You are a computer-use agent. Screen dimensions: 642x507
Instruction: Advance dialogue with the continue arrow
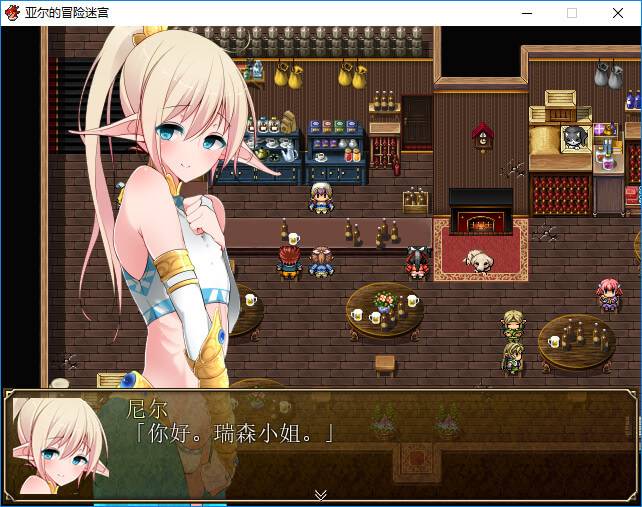[320, 494]
